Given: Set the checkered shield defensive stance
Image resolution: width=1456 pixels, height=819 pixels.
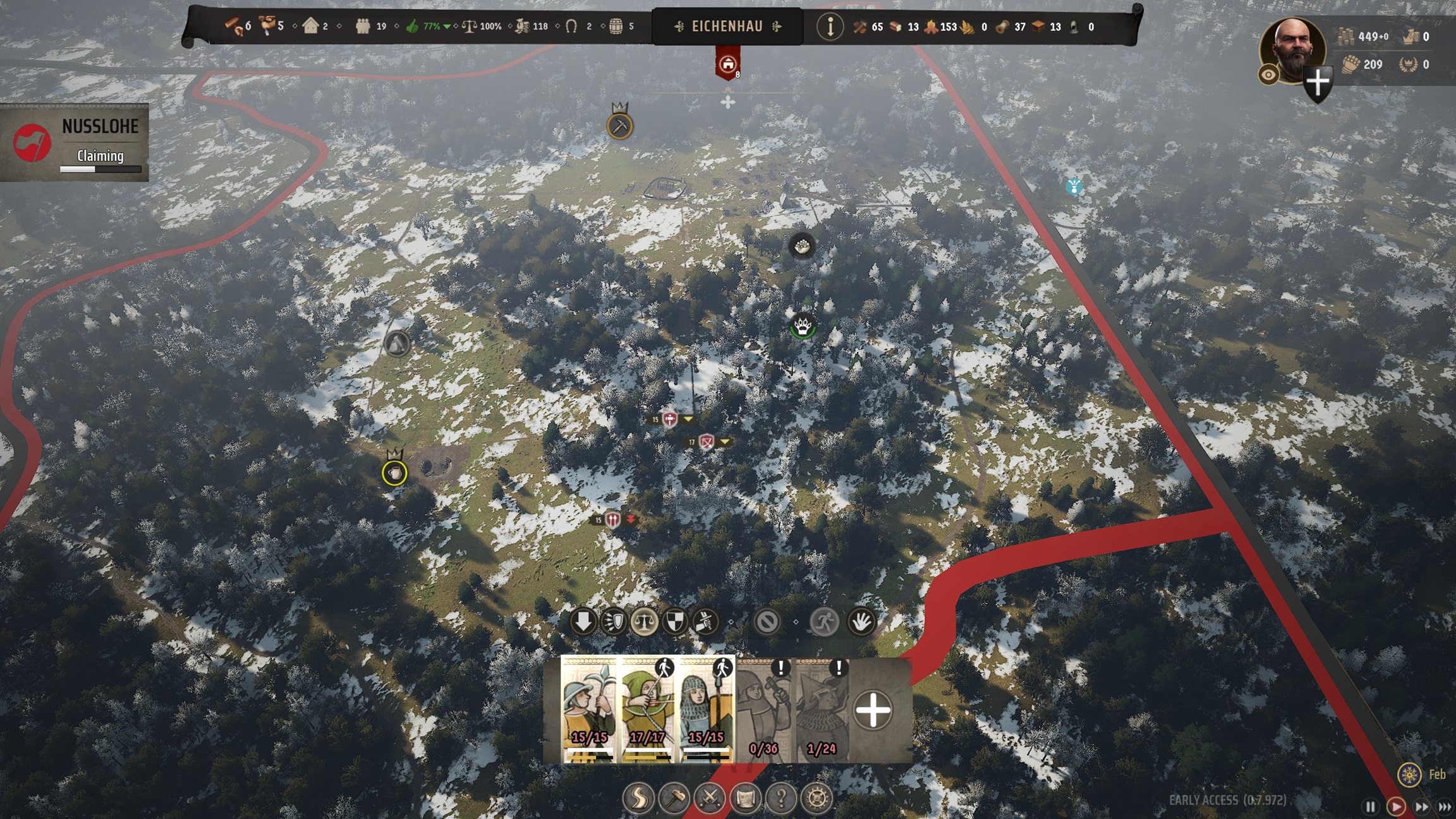Looking at the screenshot, I should (674, 622).
